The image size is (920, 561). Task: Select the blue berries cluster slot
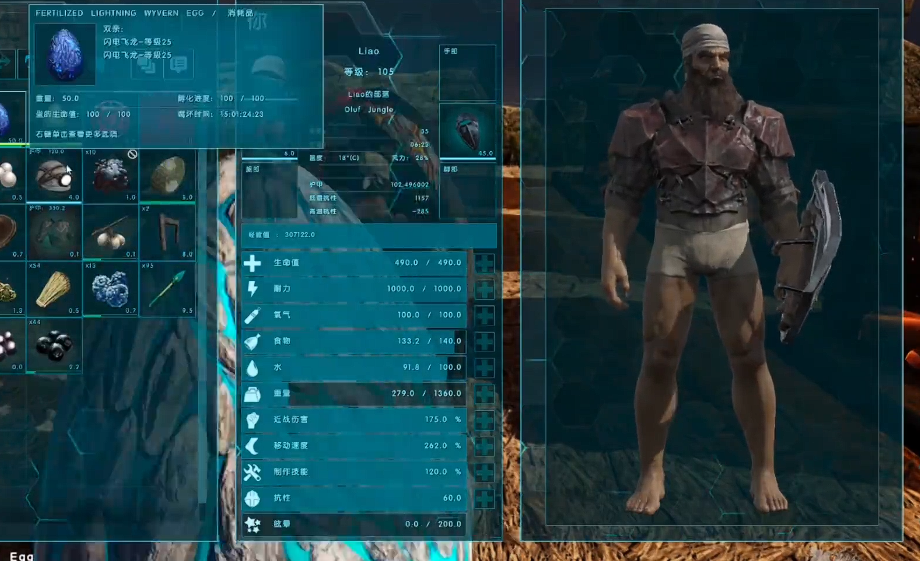coord(110,288)
